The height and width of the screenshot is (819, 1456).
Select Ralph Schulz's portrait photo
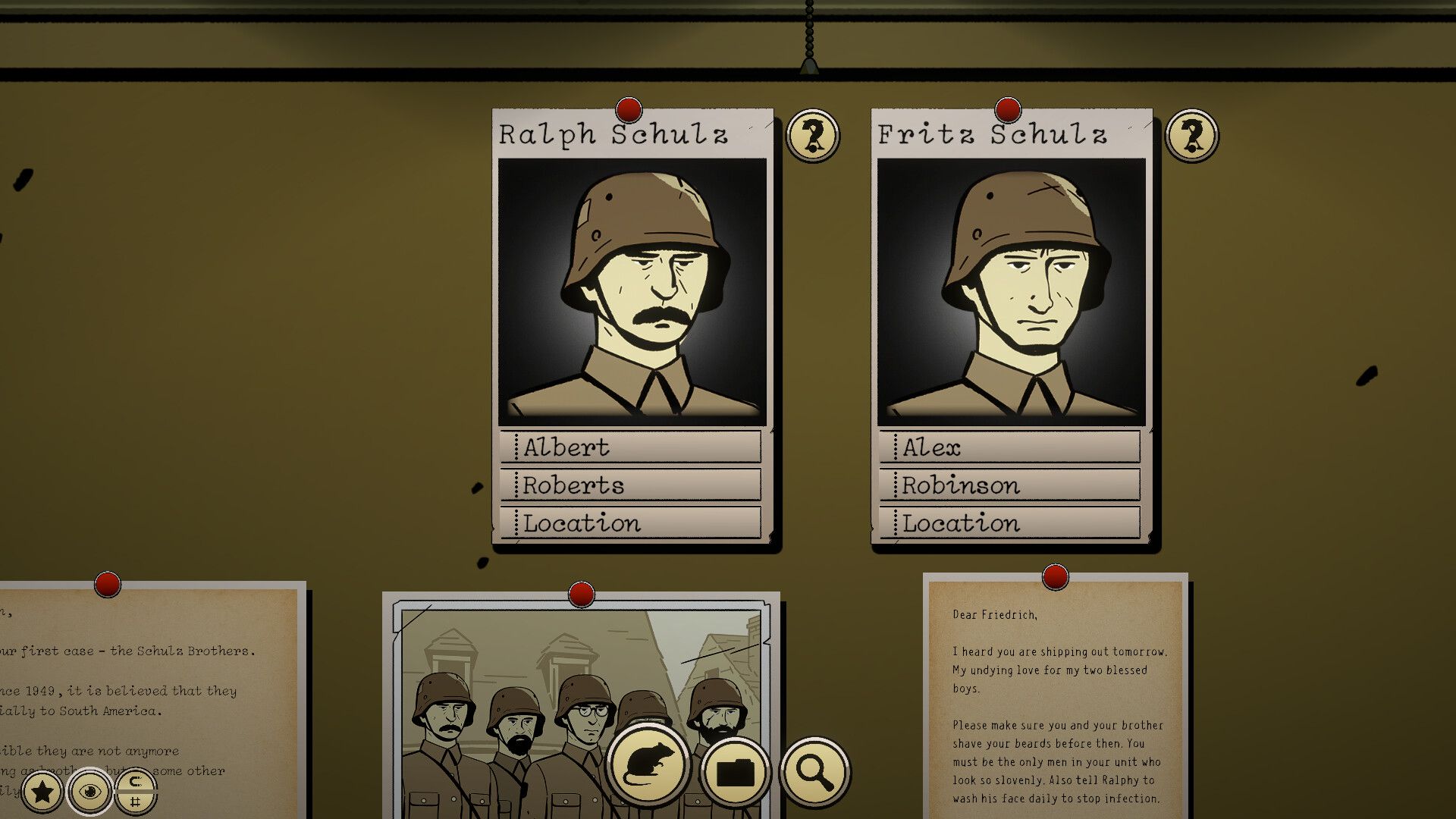[632, 292]
